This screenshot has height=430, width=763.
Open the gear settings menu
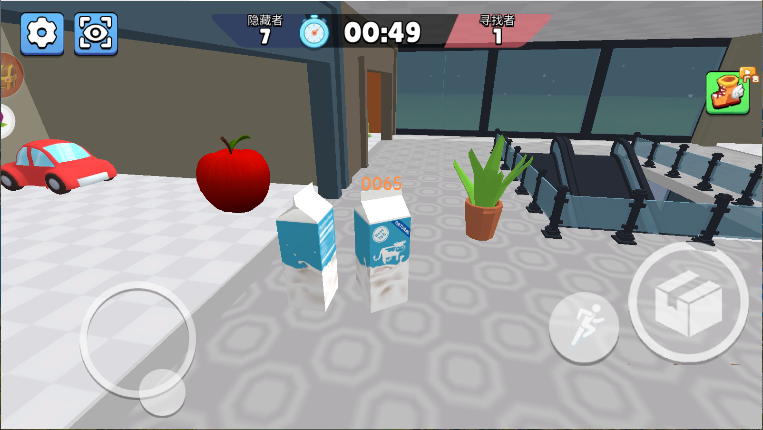(42, 34)
